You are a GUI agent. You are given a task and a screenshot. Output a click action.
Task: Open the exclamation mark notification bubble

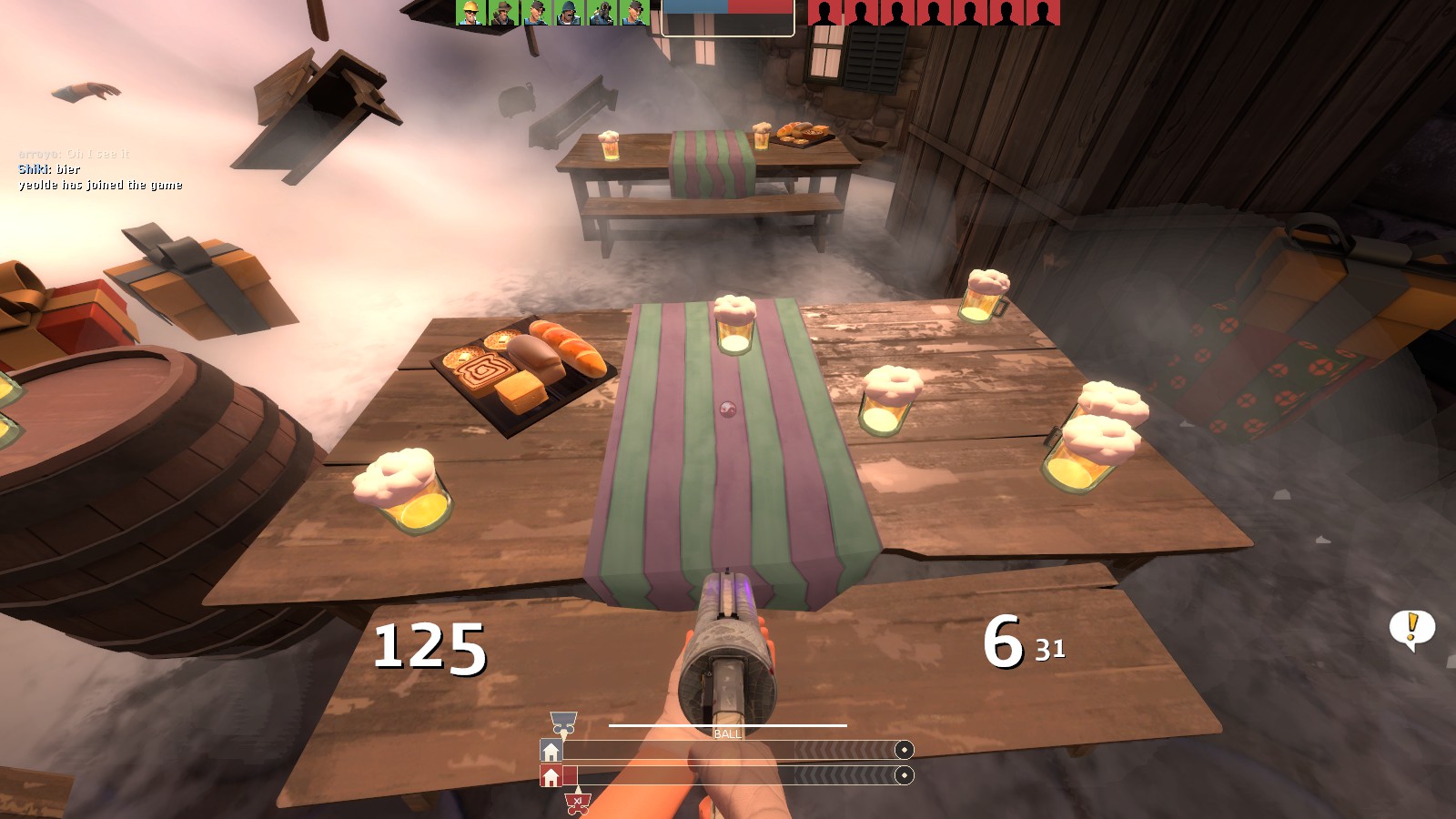(1412, 629)
